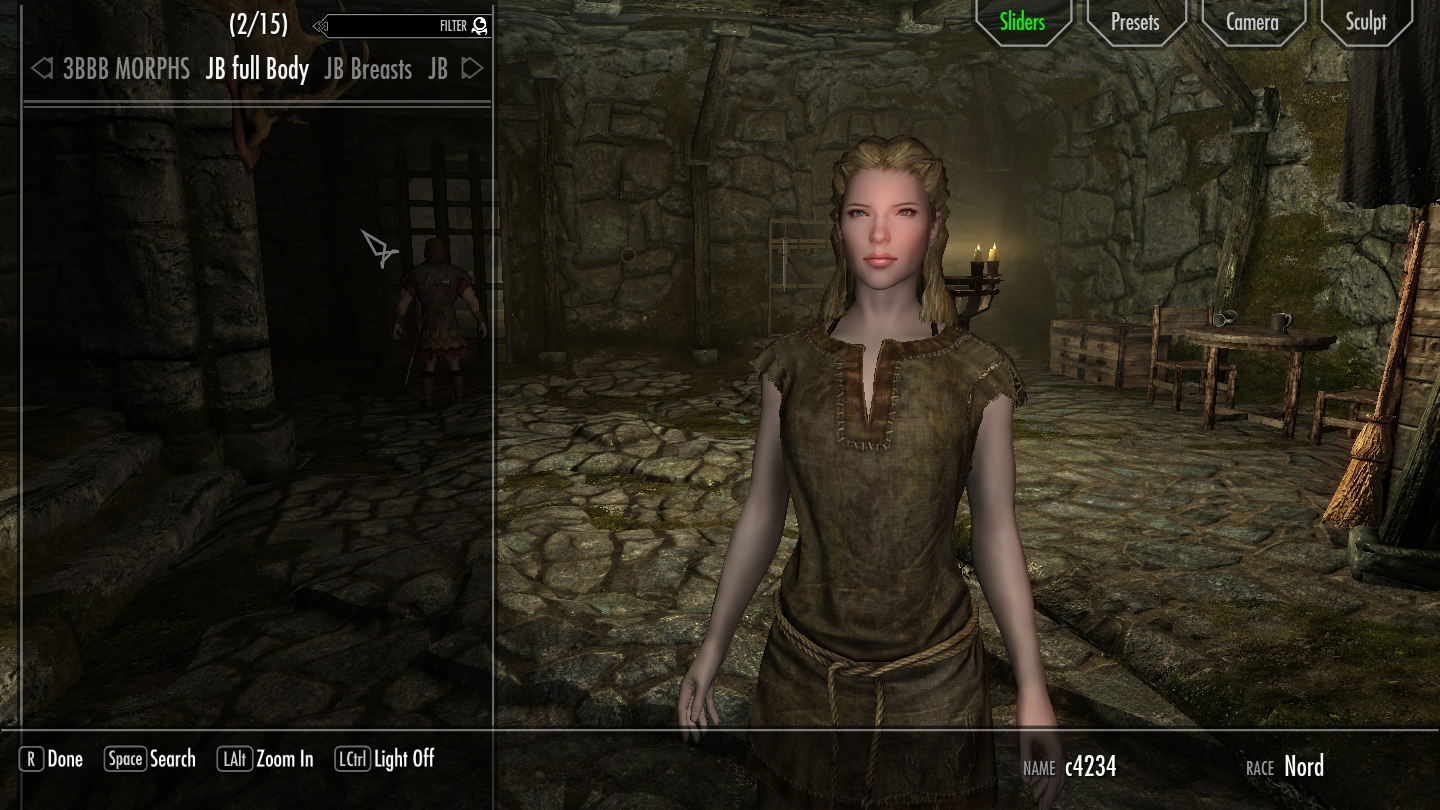Select the Sliders tab
The image size is (1440, 810).
[1022, 21]
